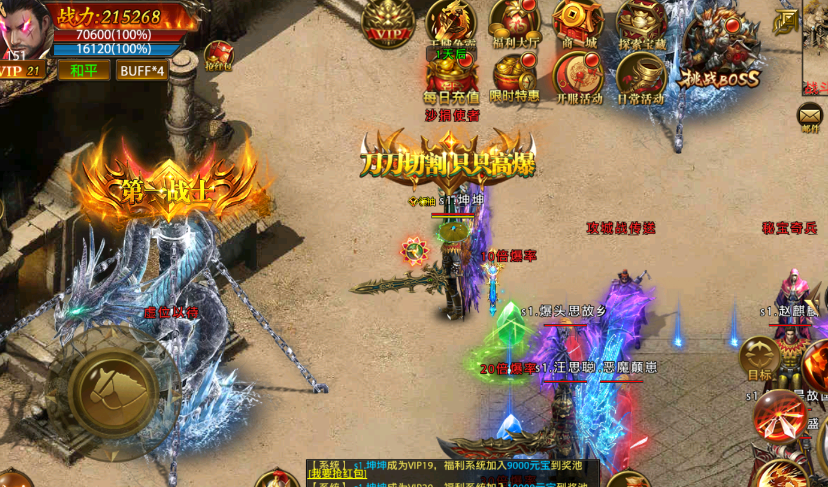Open 开服活动 server launch events
The width and height of the screenshot is (828, 487).
coord(578,75)
